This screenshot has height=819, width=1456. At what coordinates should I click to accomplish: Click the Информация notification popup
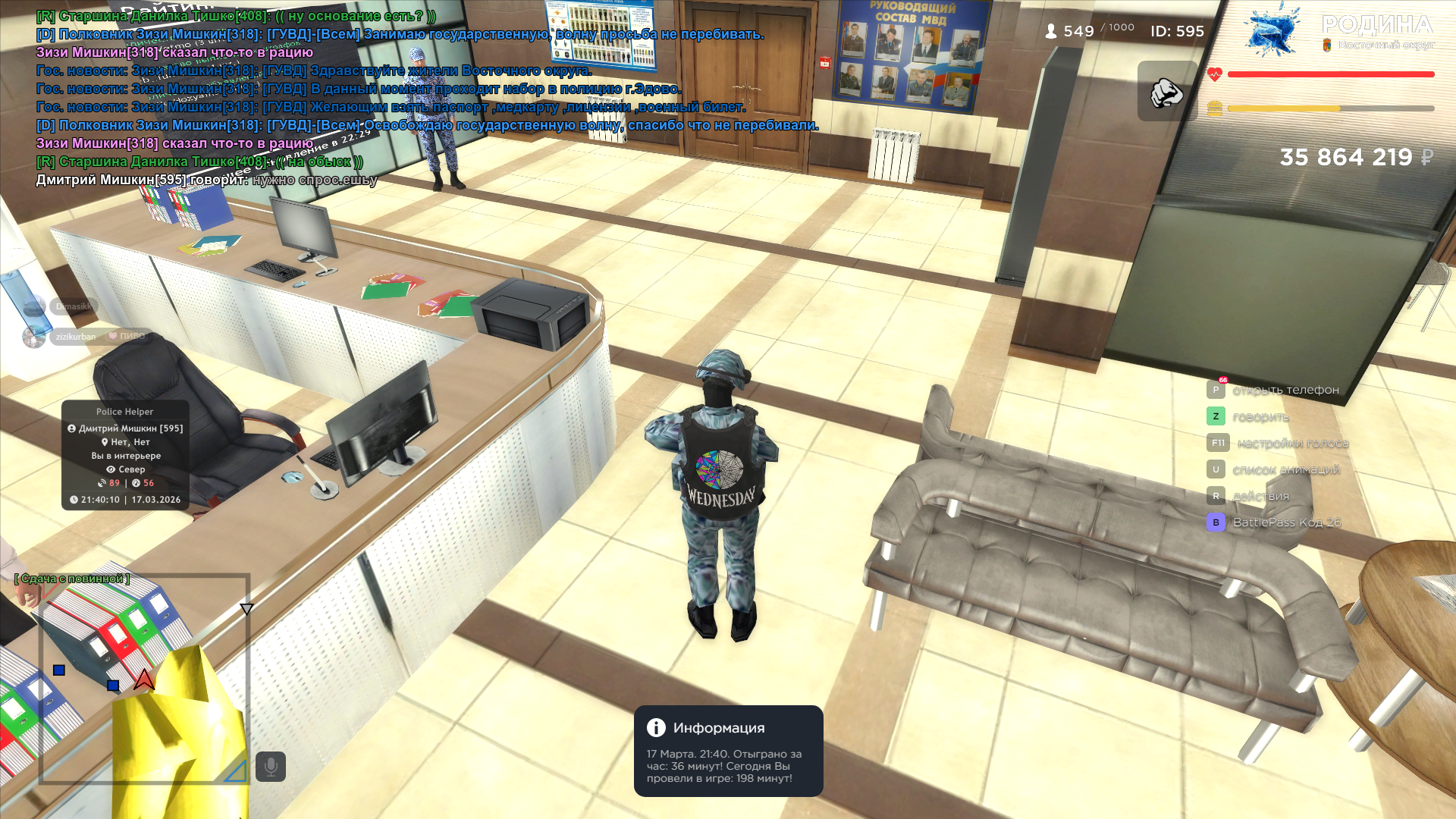pyautogui.click(x=728, y=751)
